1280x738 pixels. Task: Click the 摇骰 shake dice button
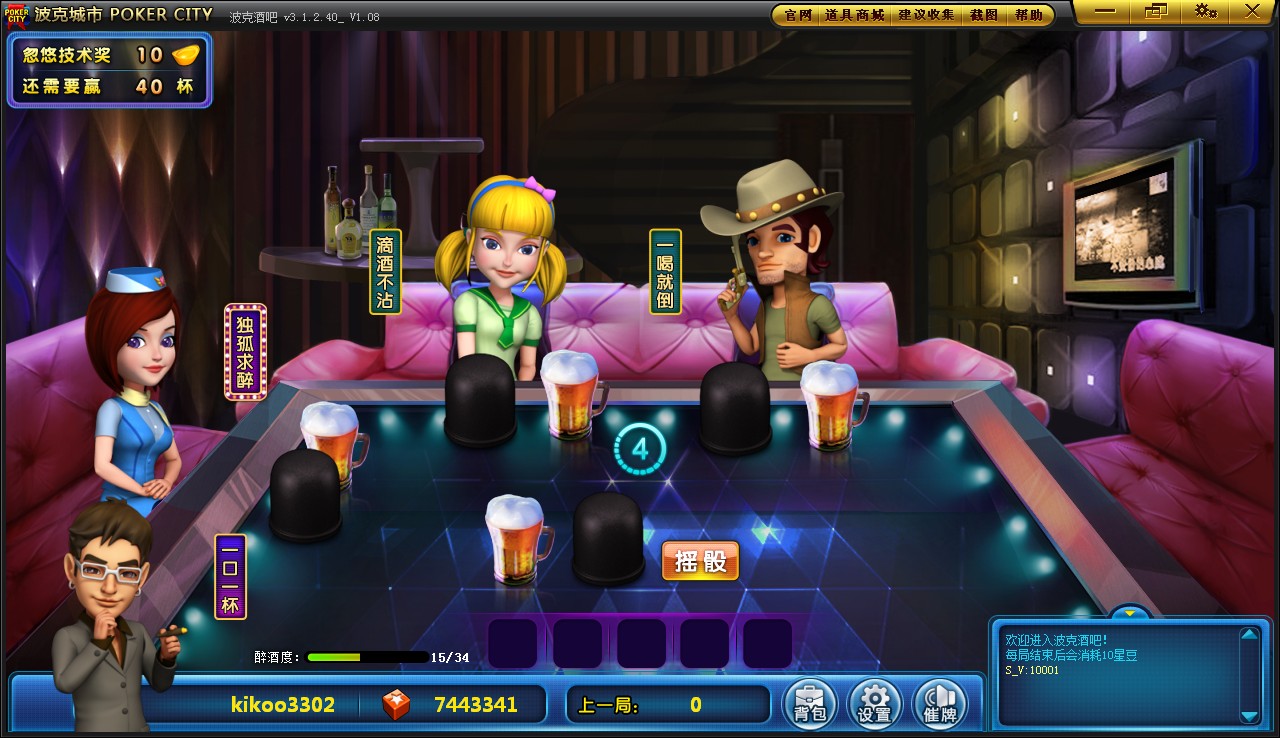700,561
